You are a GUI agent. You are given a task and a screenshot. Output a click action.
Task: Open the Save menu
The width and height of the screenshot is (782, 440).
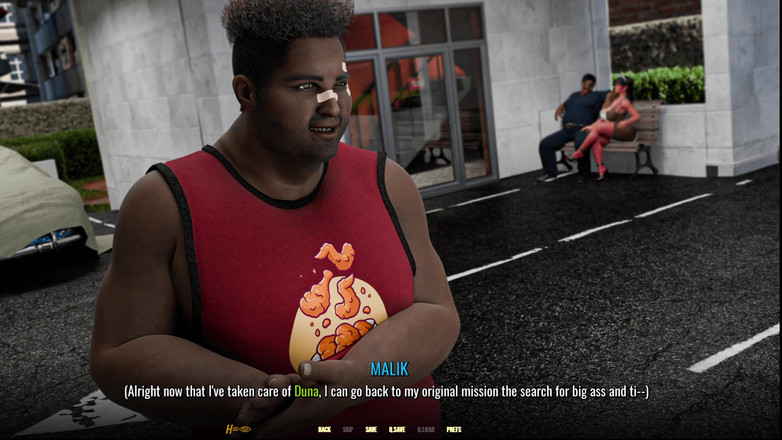[371, 429]
